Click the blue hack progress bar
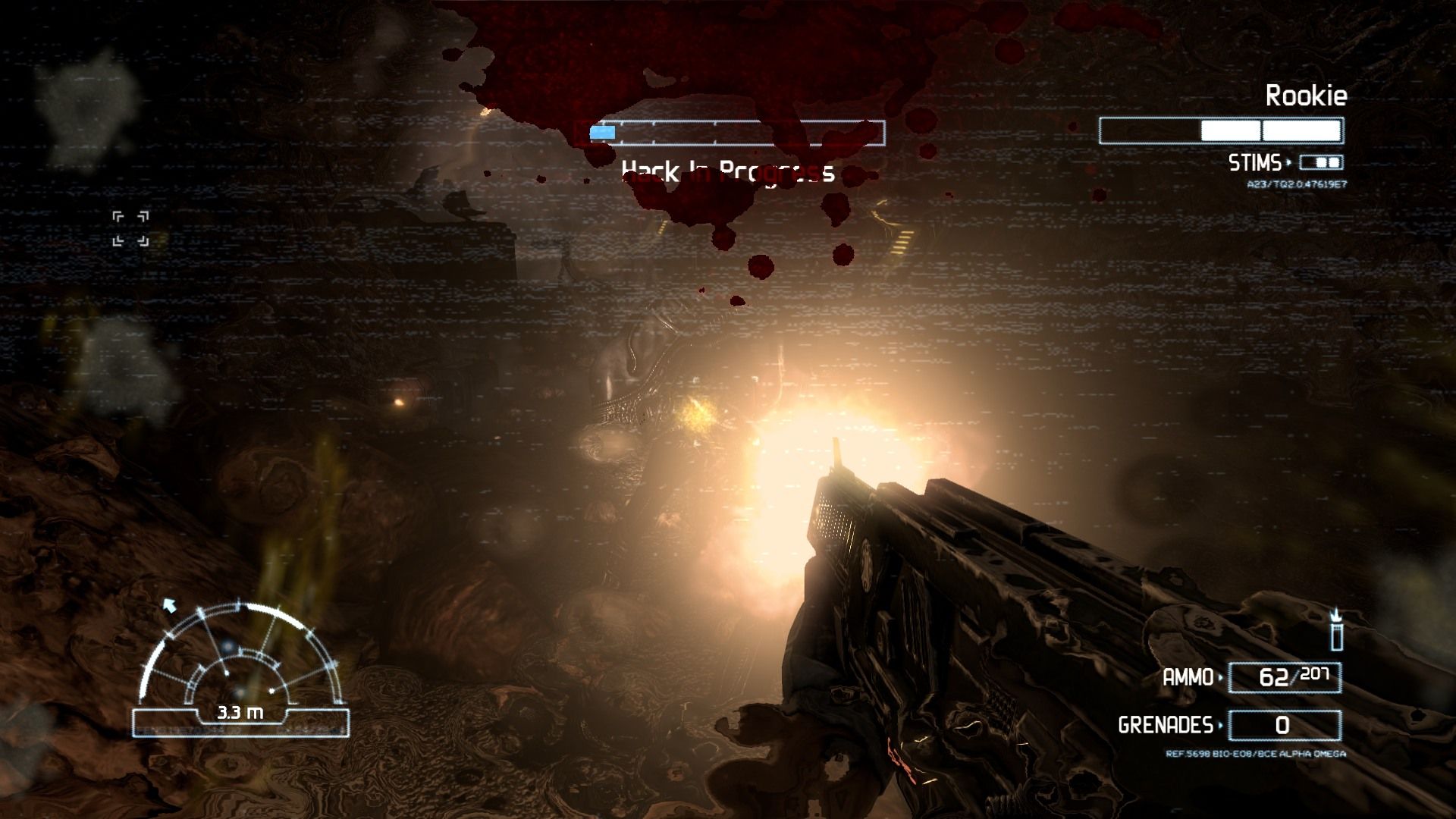Viewport: 1456px width, 819px height. 603,132
